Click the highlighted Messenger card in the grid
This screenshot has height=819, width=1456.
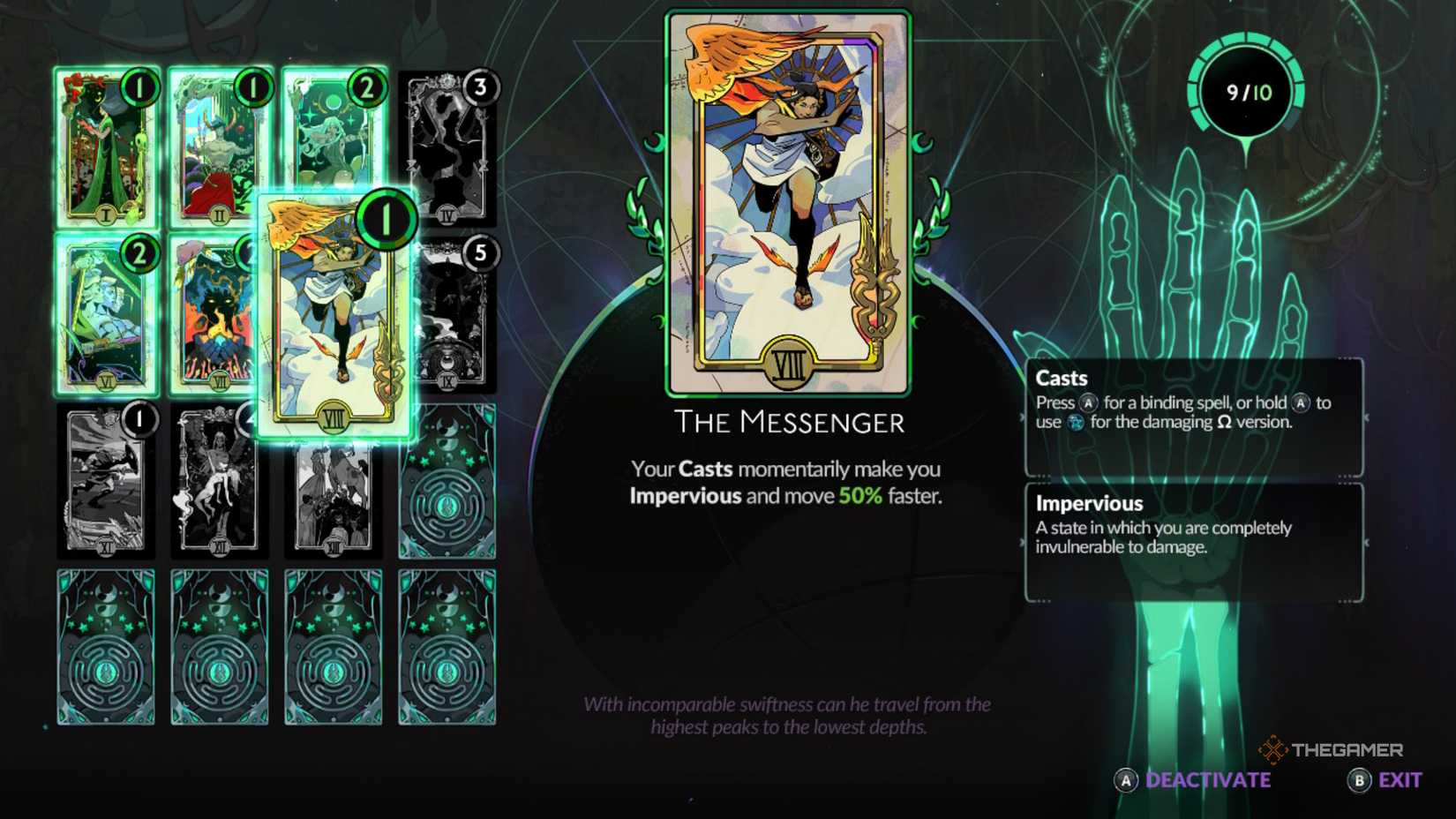[335, 318]
